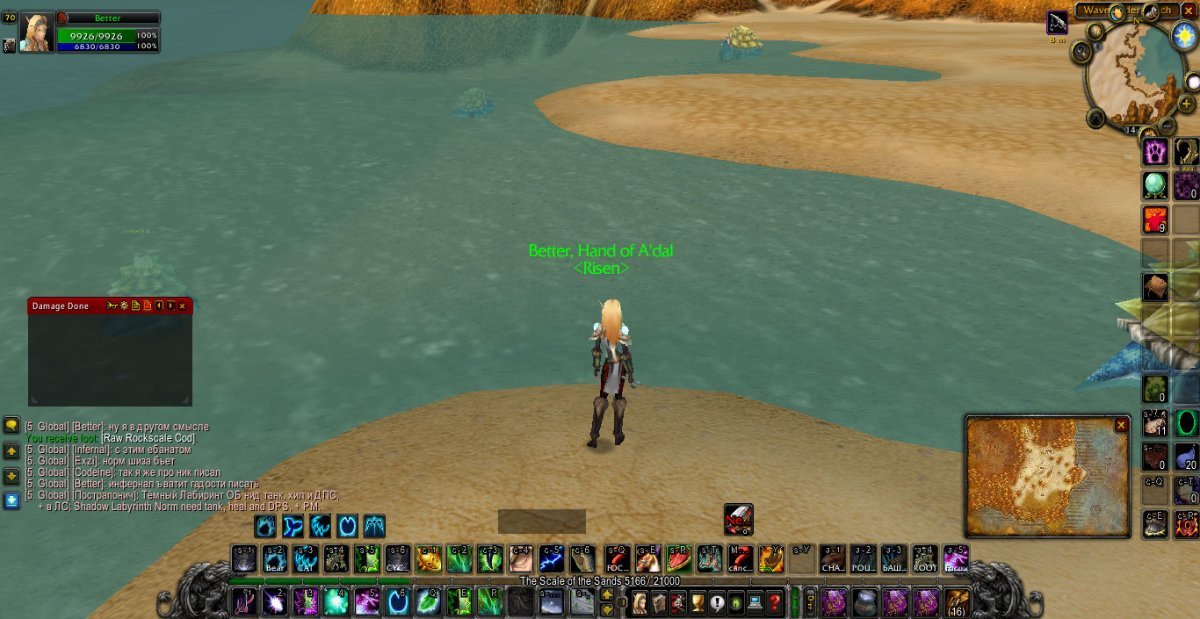The image size is (1200, 619).
Task: Click the chat speech bubble menu button
Action: 11,425
